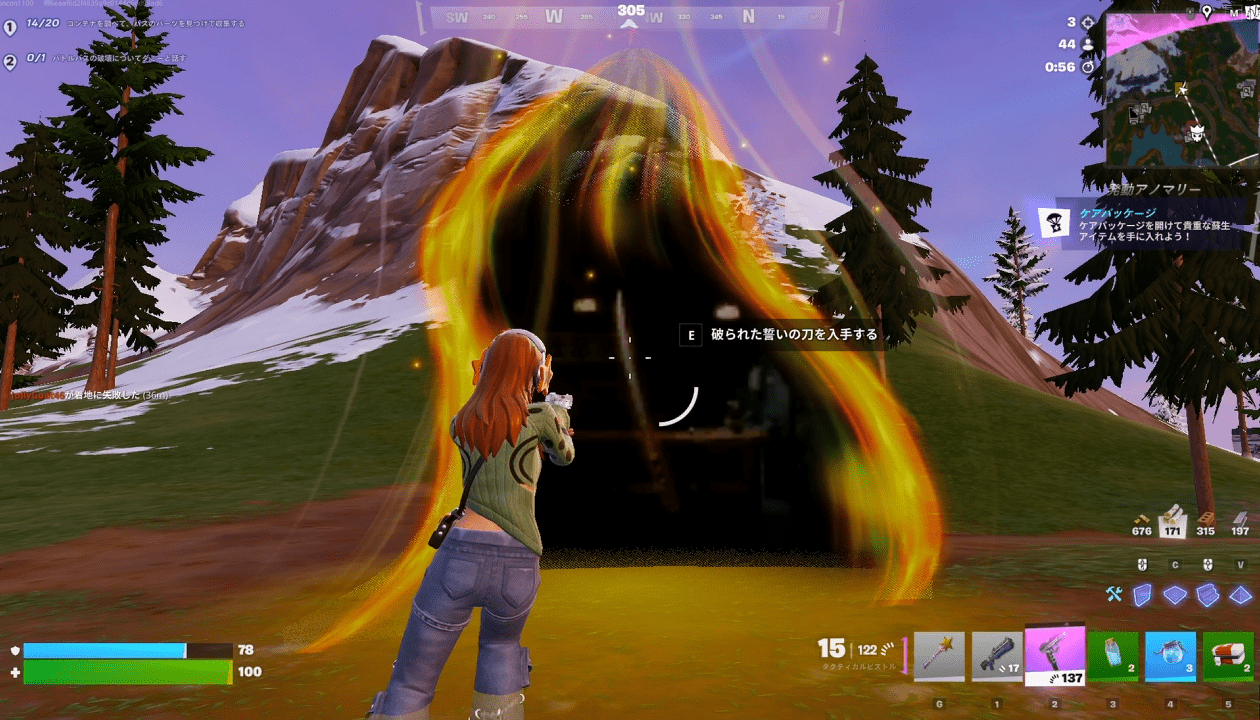This screenshot has width=1260, height=720.
Task: Choose brick as building material
Action: click(1206, 520)
